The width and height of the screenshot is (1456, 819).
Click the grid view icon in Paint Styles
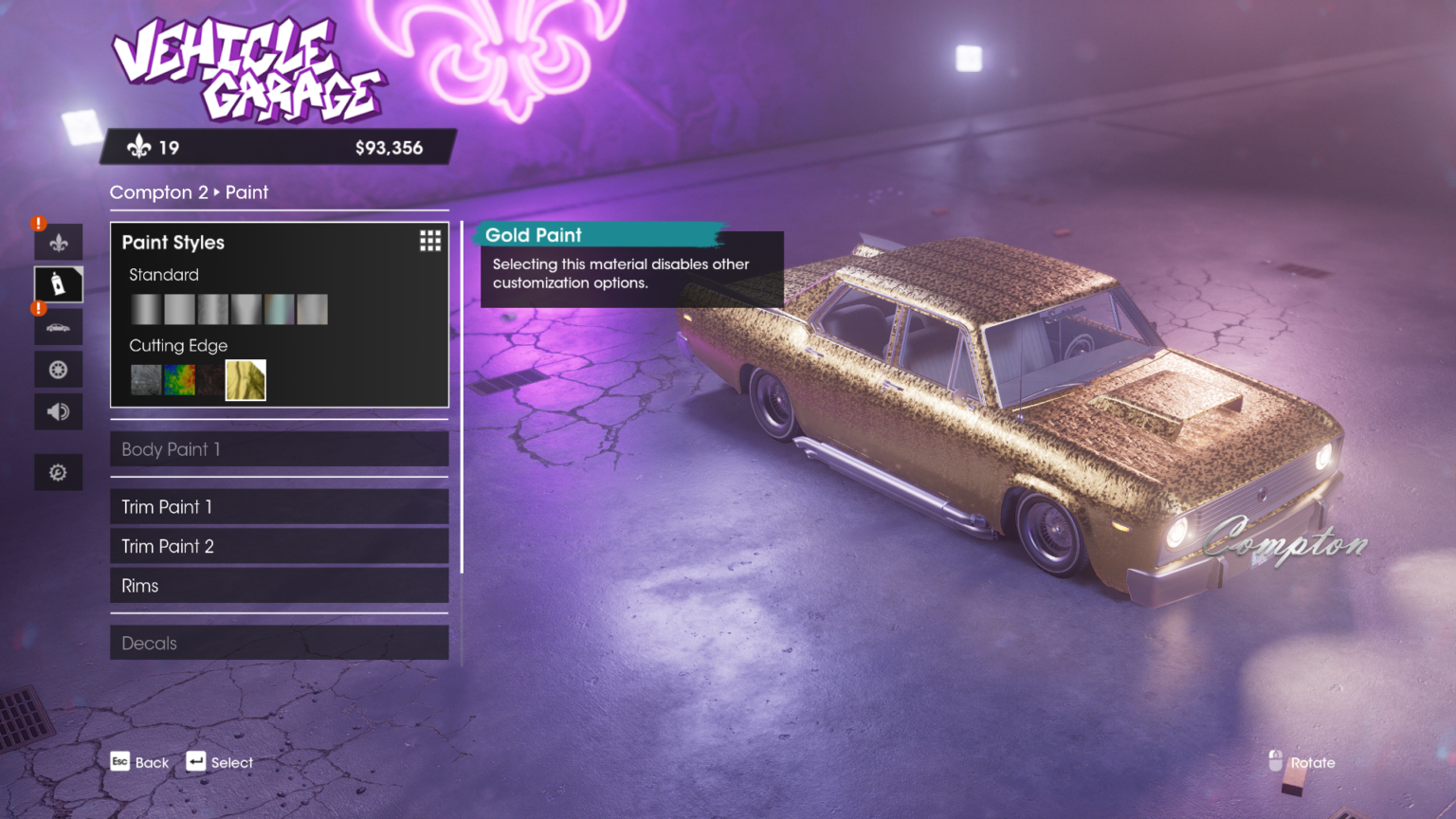pos(429,241)
